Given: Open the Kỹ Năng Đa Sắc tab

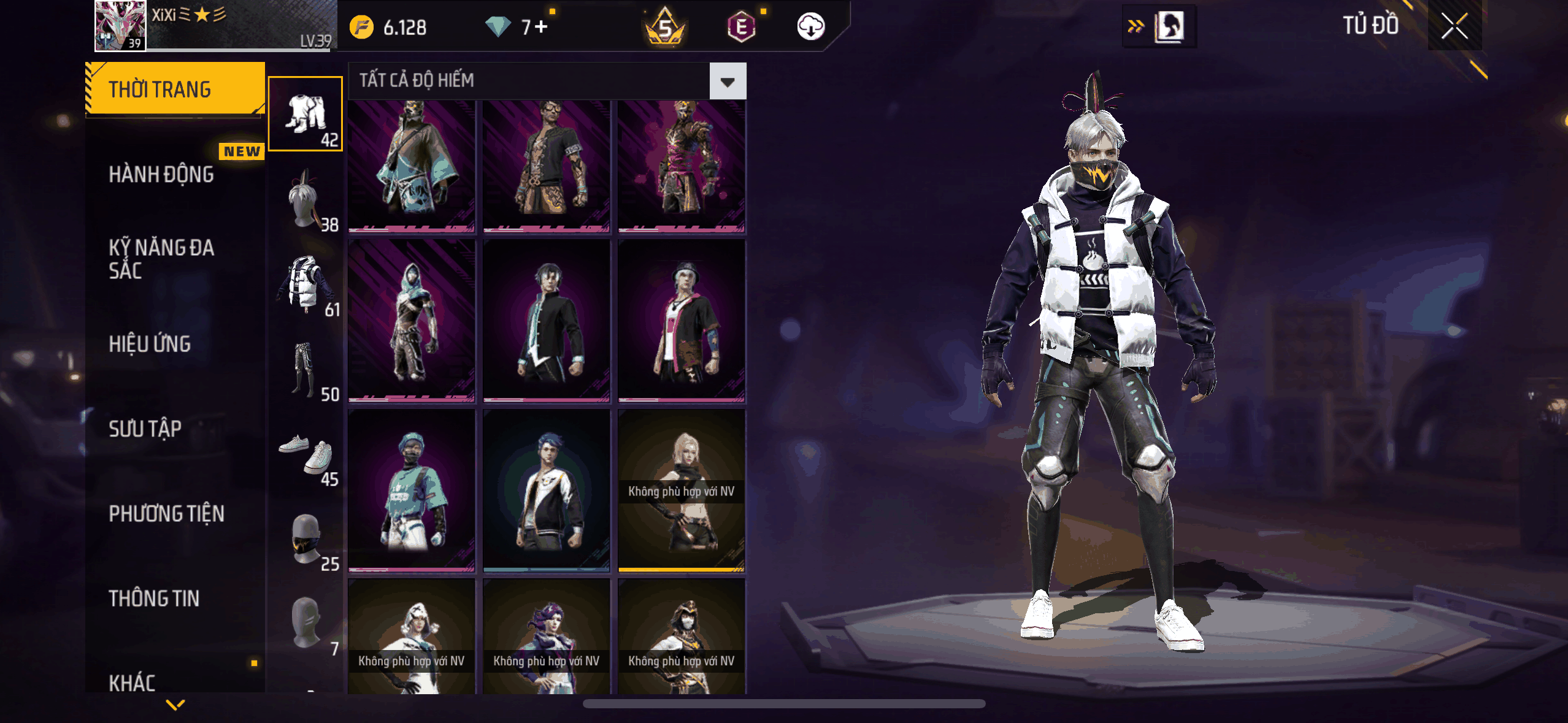Looking at the screenshot, I should pos(161,259).
